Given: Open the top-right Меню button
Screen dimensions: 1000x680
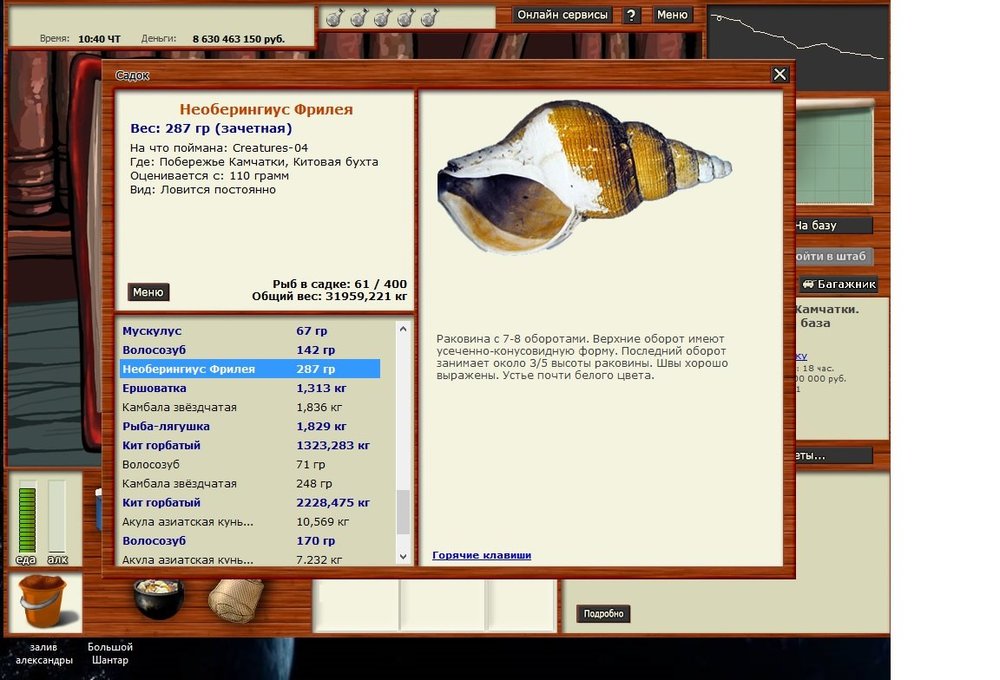Looking at the screenshot, I should 672,15.
